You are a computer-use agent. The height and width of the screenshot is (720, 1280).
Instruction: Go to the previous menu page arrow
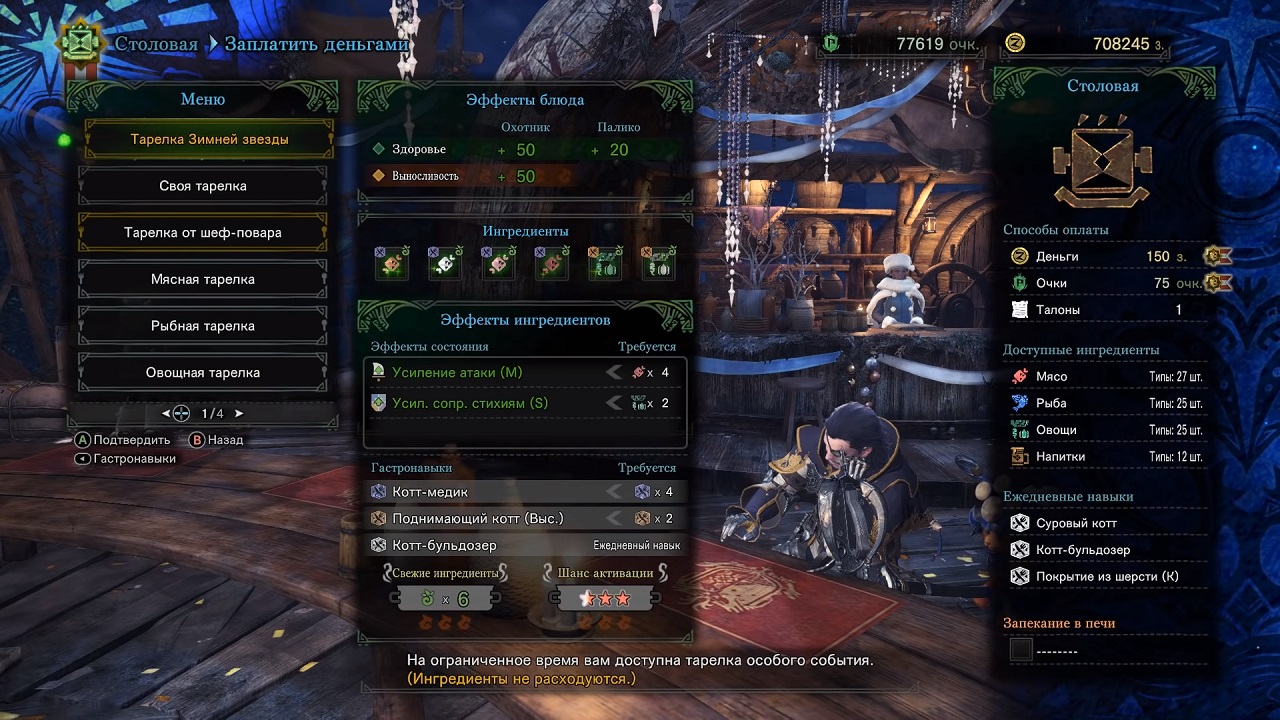coord(166,413)
